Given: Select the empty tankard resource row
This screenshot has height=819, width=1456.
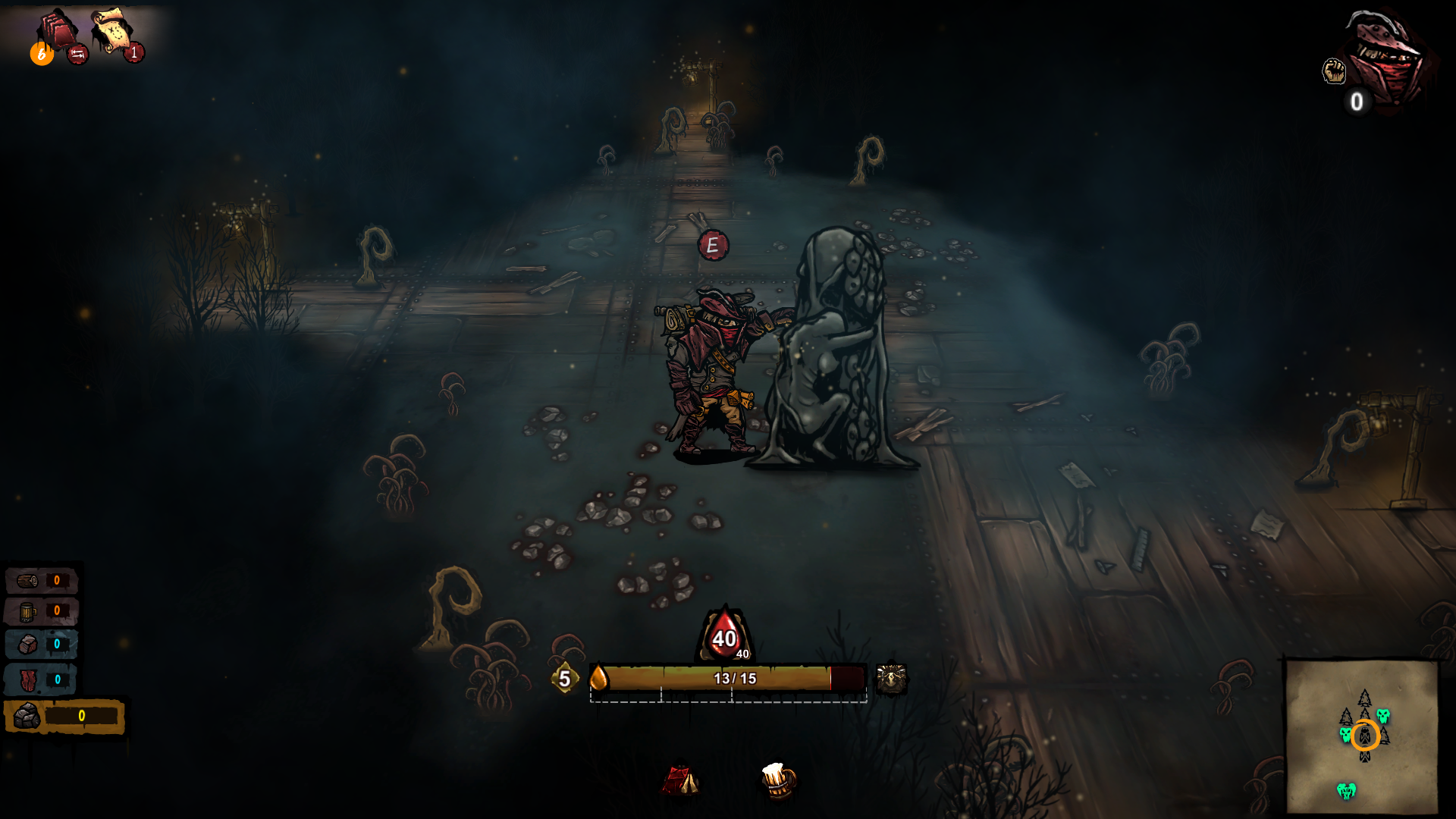Looking at the screenshot, I should click(x=42, y=611).
